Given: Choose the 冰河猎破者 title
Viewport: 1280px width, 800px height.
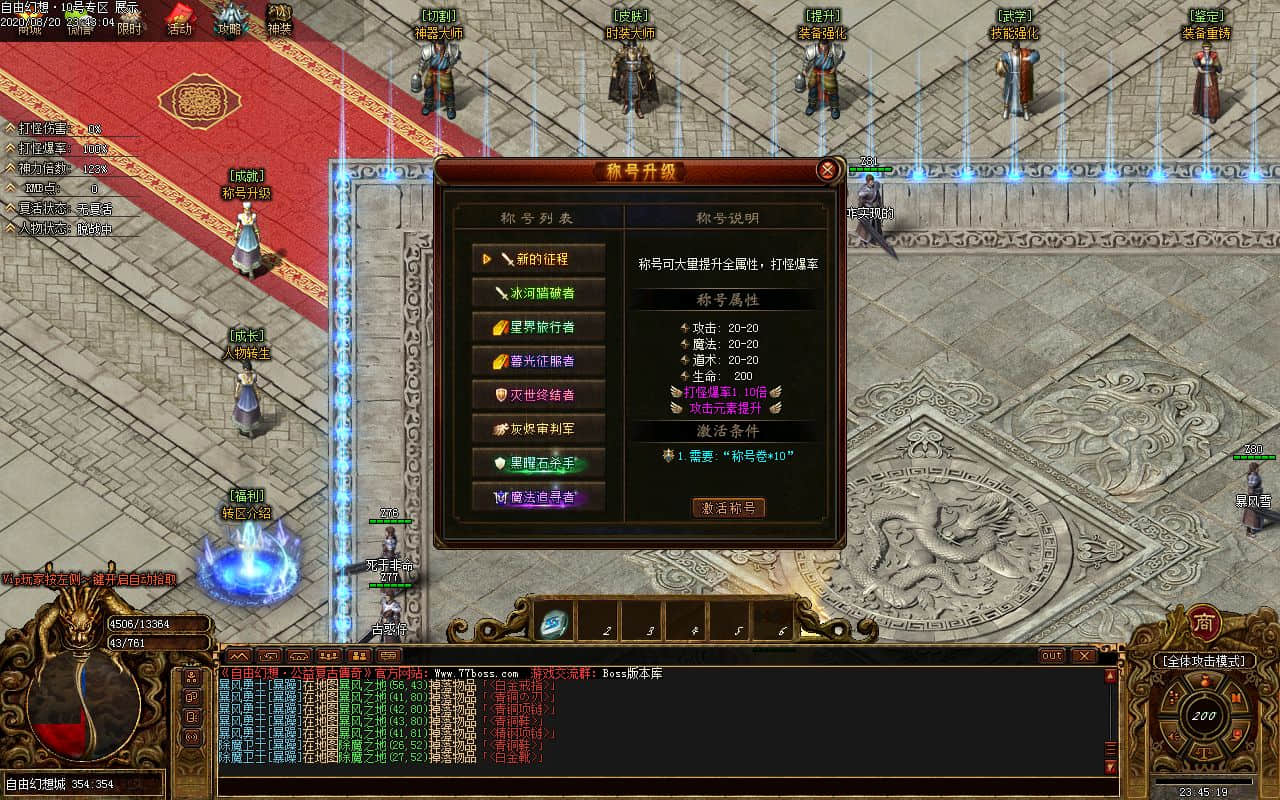Looking at the screenshot, I should (x=539, y=293).
